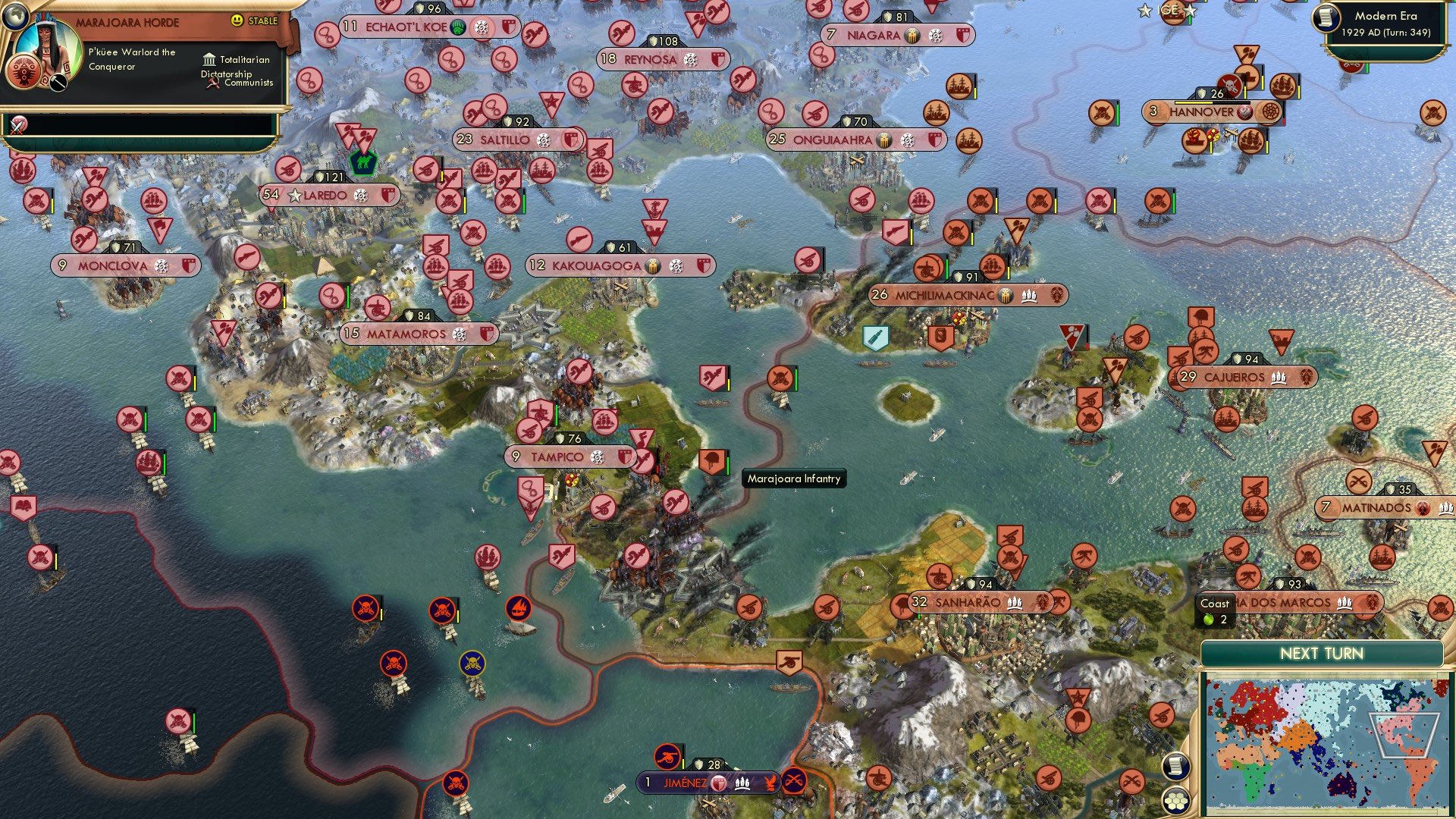Click the puppet icon on Michilimackinac's banner
This screenshot has width=1456, height=819.
[1030, 296]
